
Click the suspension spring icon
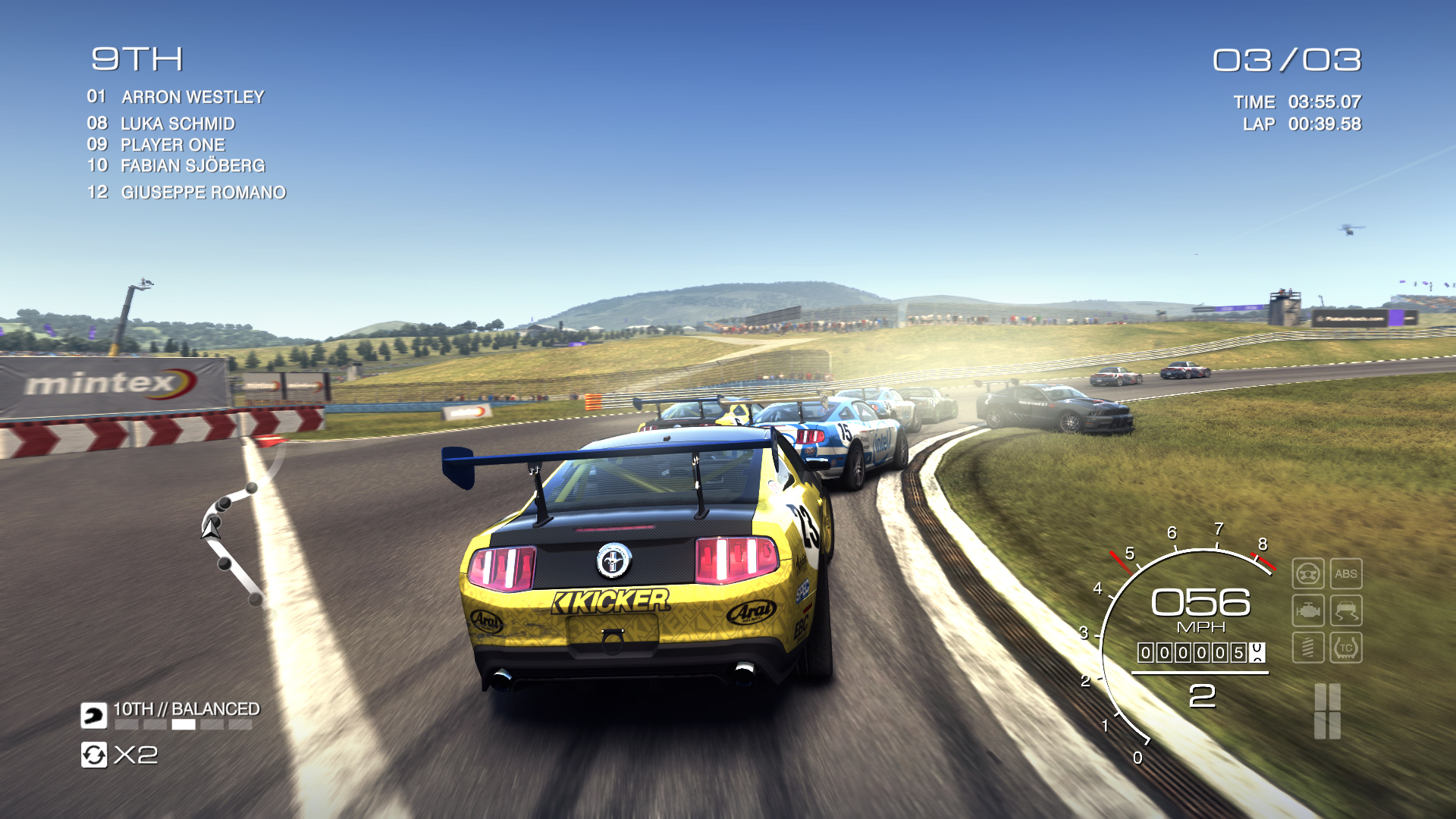pos(1308,648)
